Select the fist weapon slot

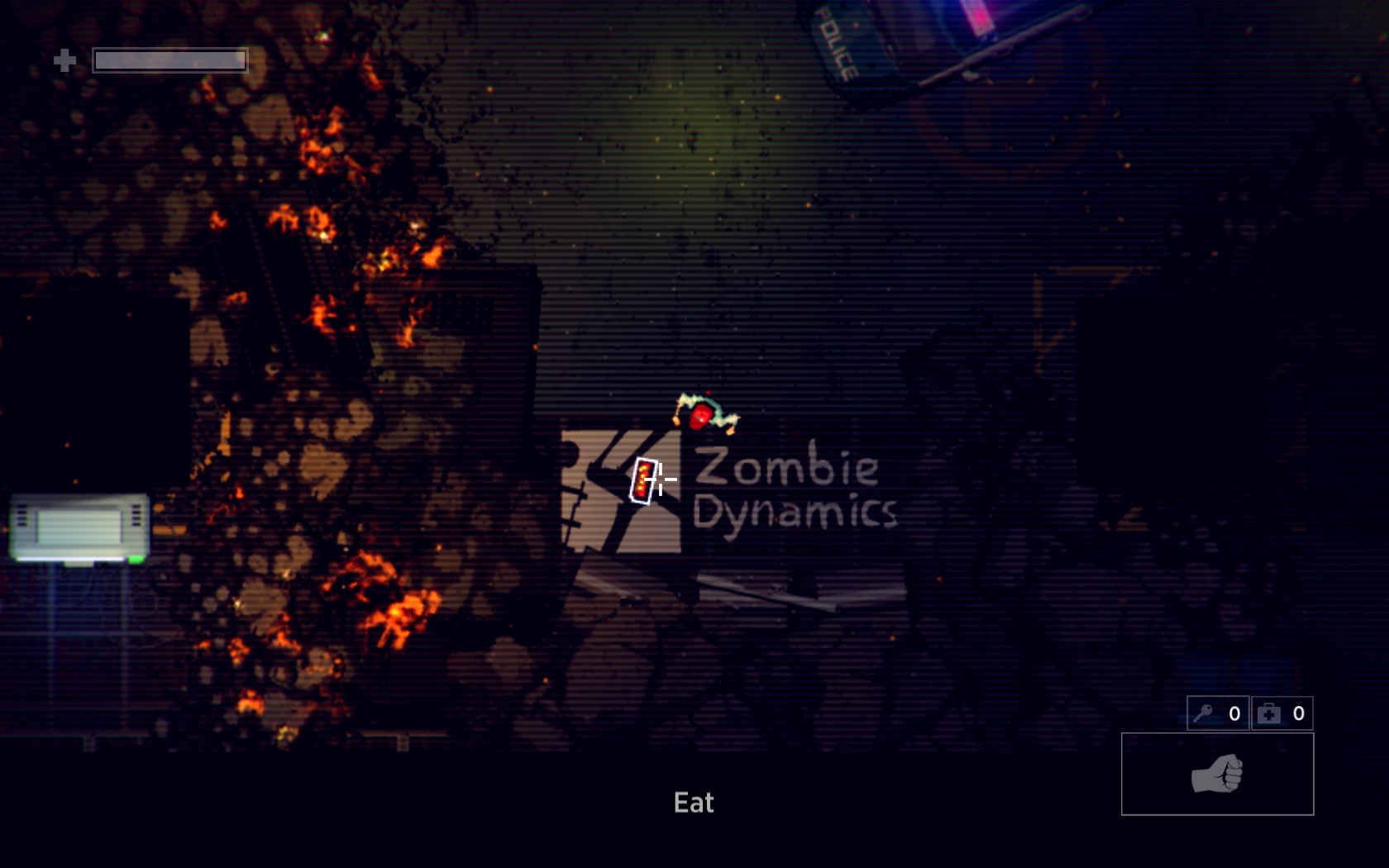pyautogui.click(x=1216, y=774)
